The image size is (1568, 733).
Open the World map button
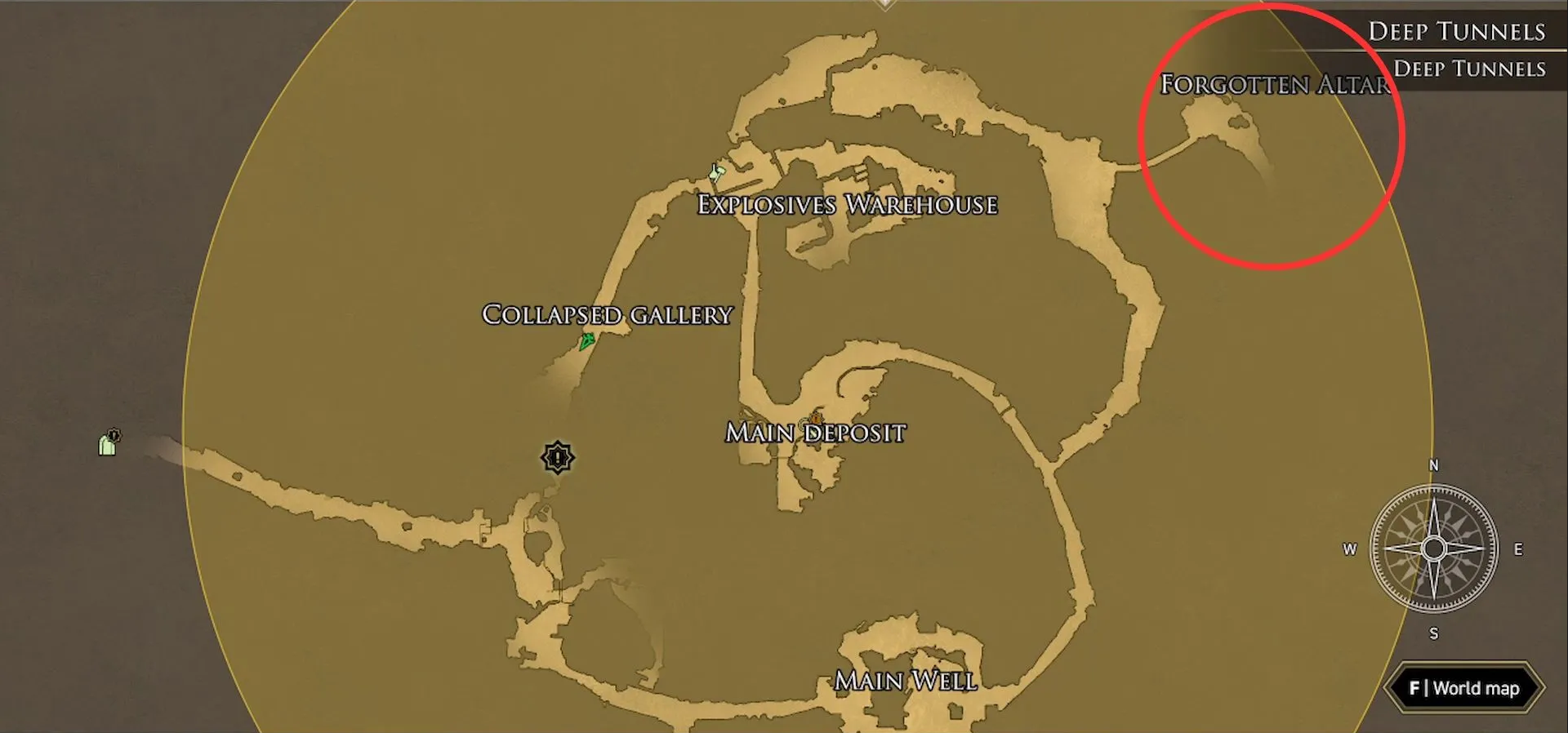tap(1464, 688)
